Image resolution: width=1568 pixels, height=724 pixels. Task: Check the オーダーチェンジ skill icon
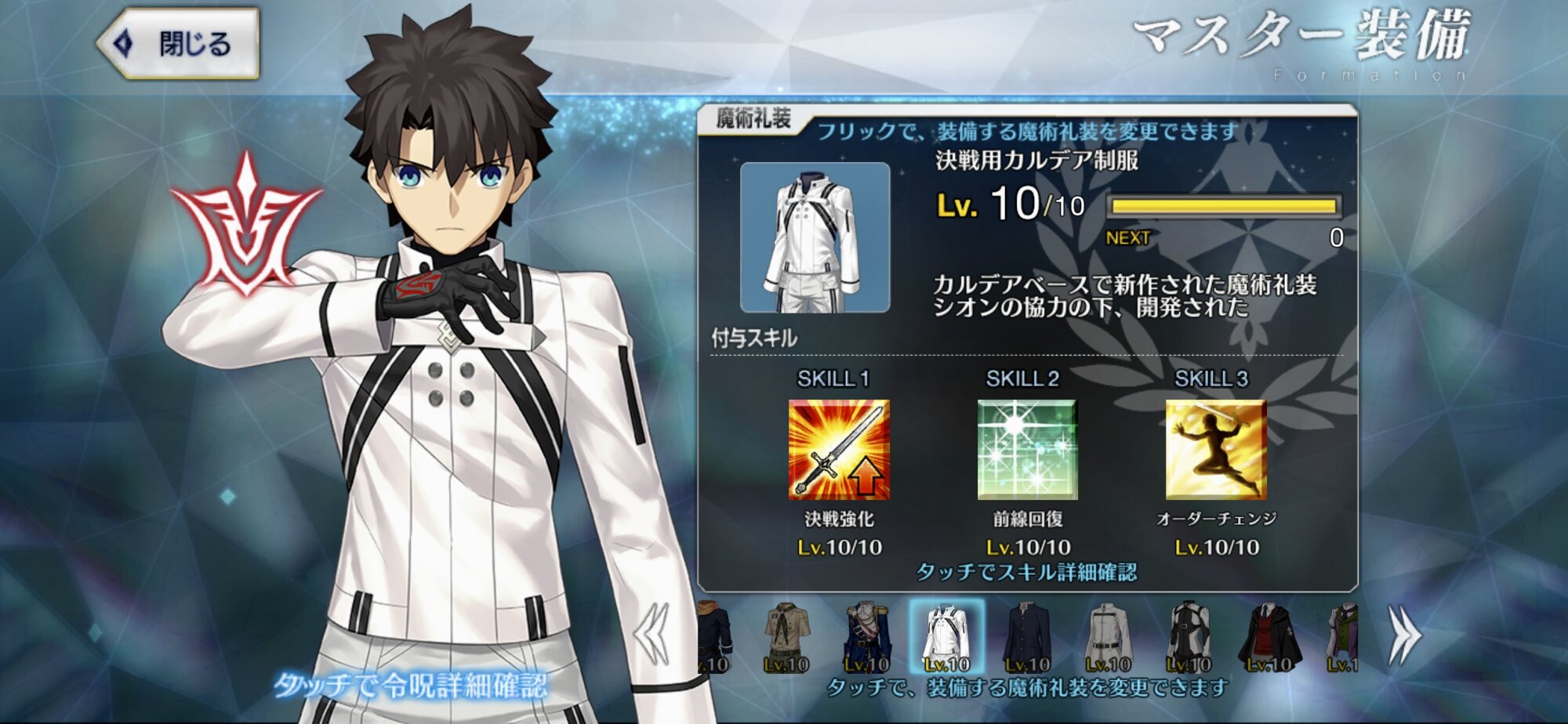(1215, 450)
